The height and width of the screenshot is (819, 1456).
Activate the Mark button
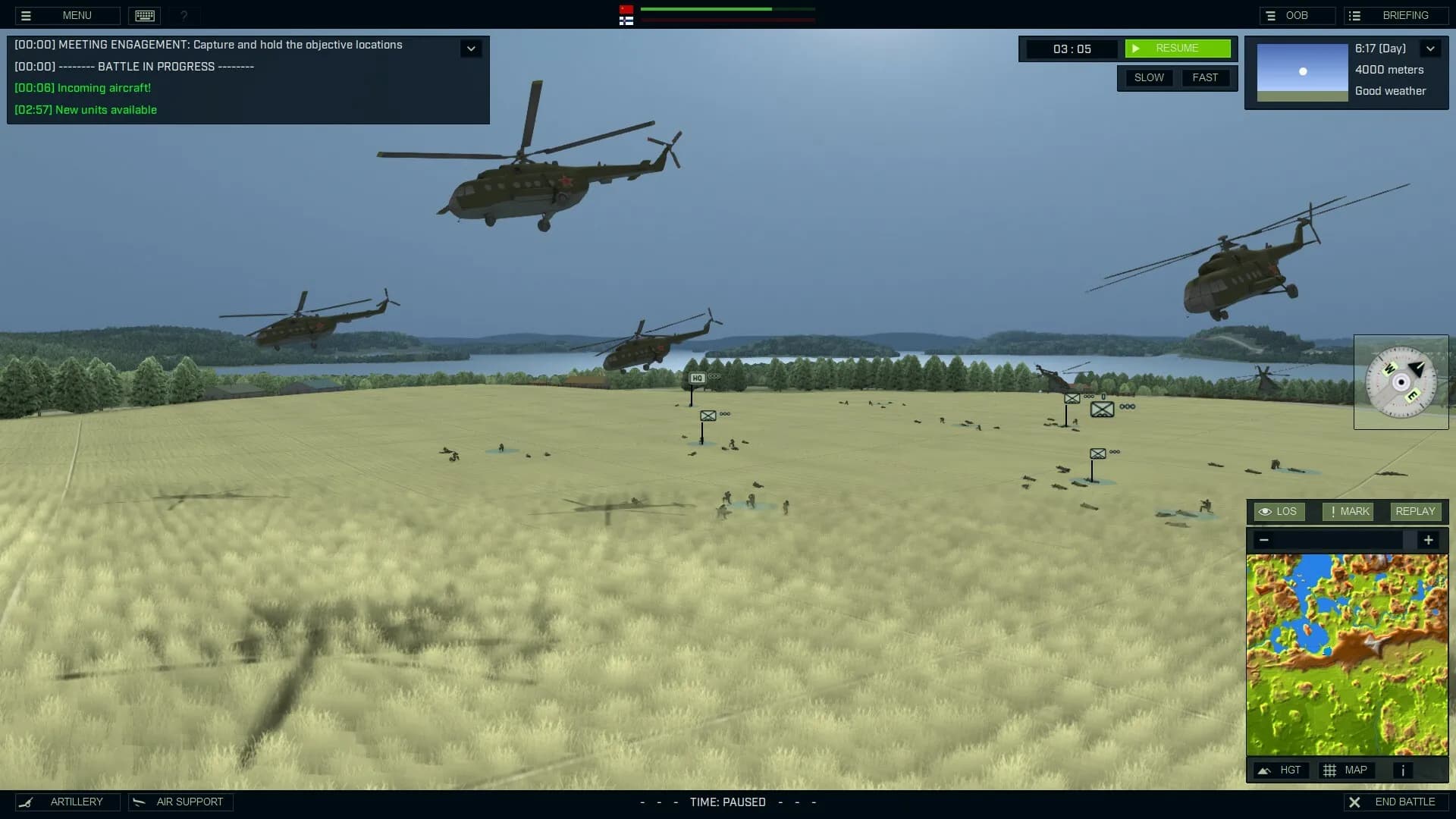[x=1348, y=512]
